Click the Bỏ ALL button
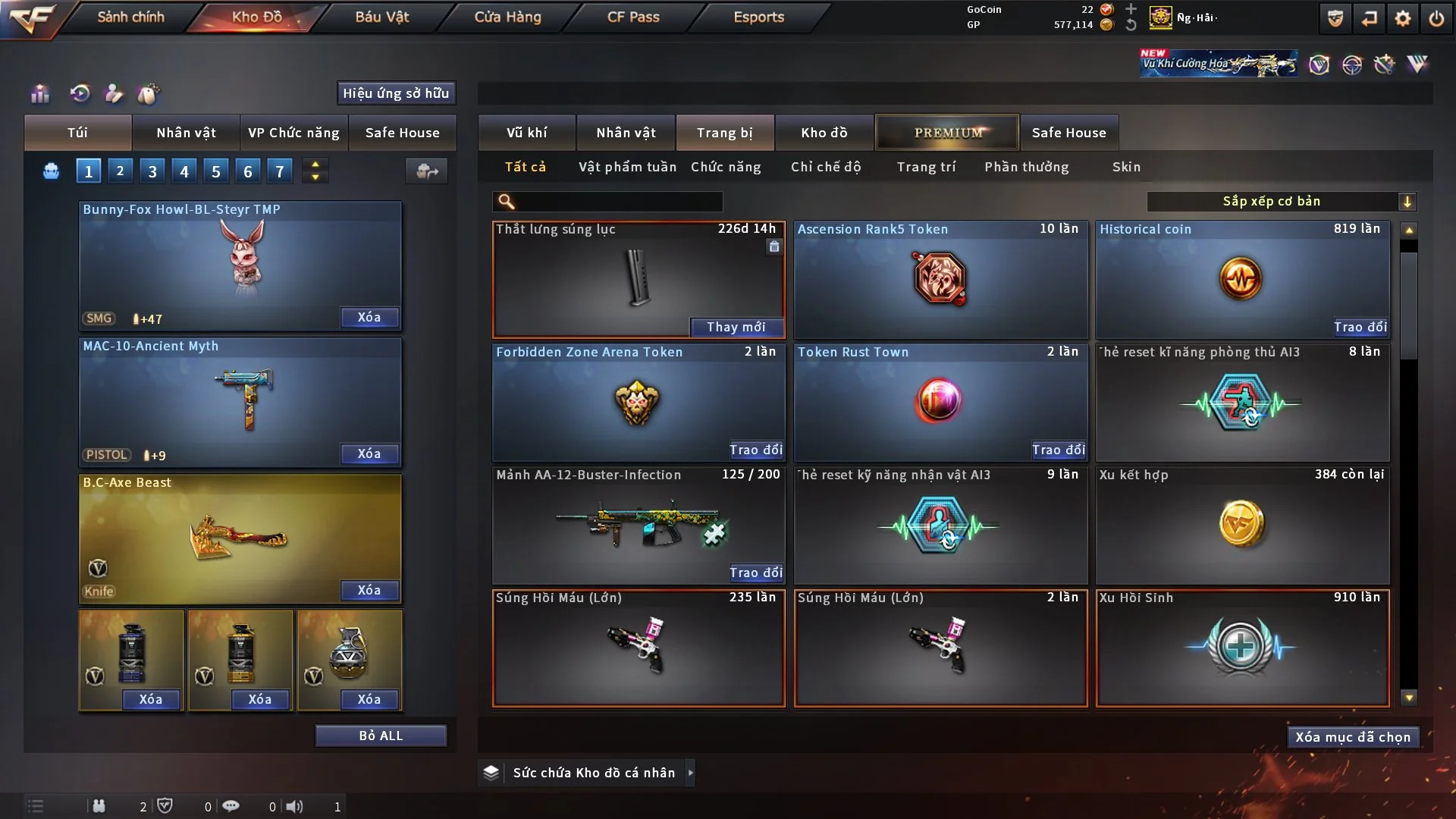This screenshot has width=1456, height=819. pos(381,736)
